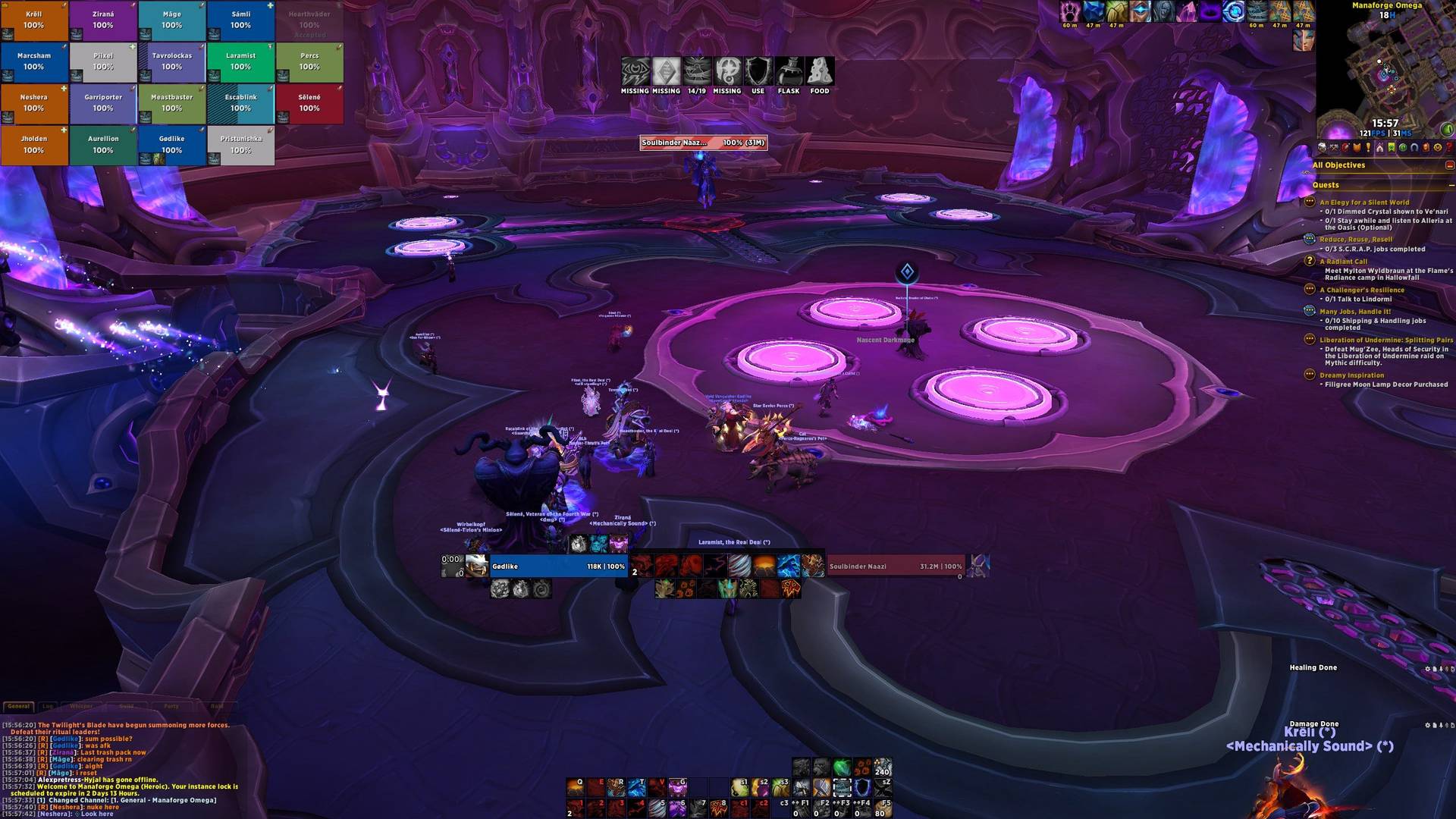Use the purple ability bound to G
The width and height of the screenshot is (1456, 819).
pyautogui.click(x=677, y=787)
